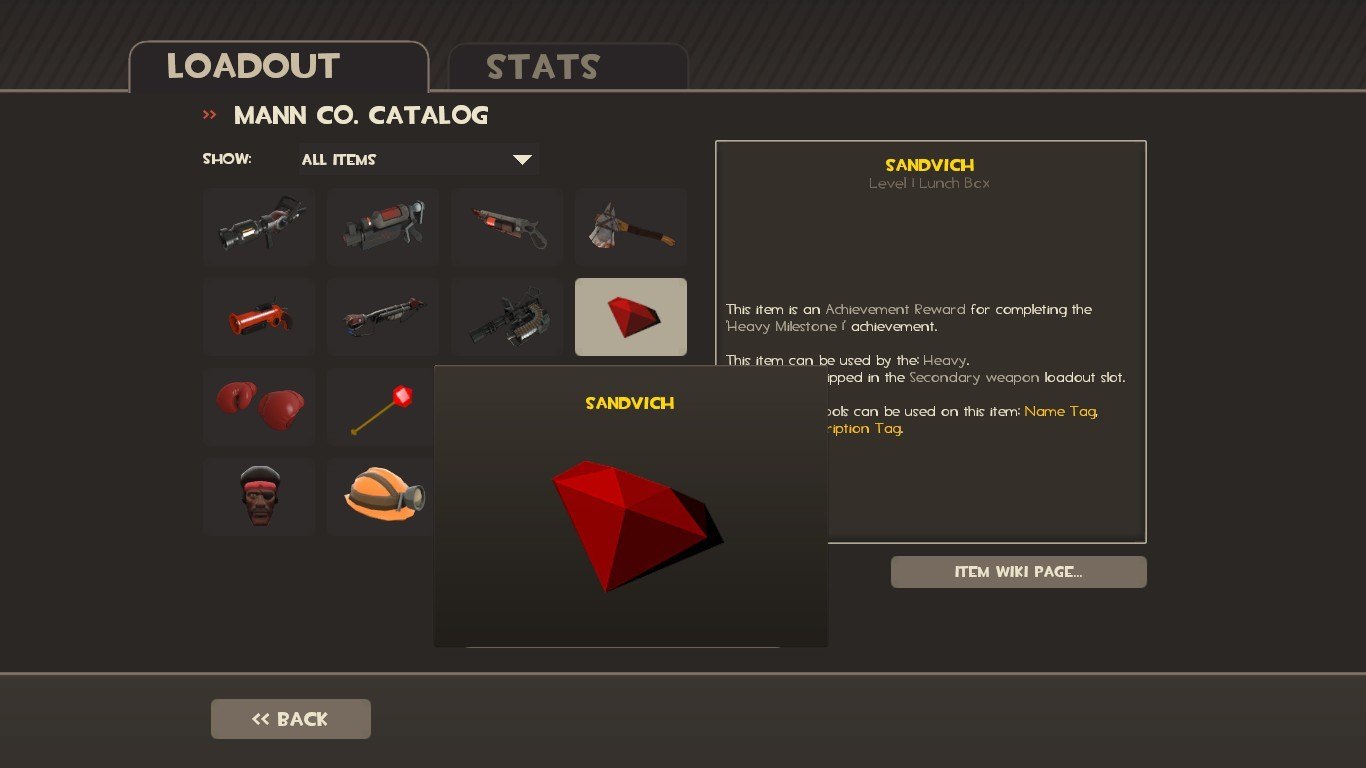Go back with the << Back button

coord(290,719)
